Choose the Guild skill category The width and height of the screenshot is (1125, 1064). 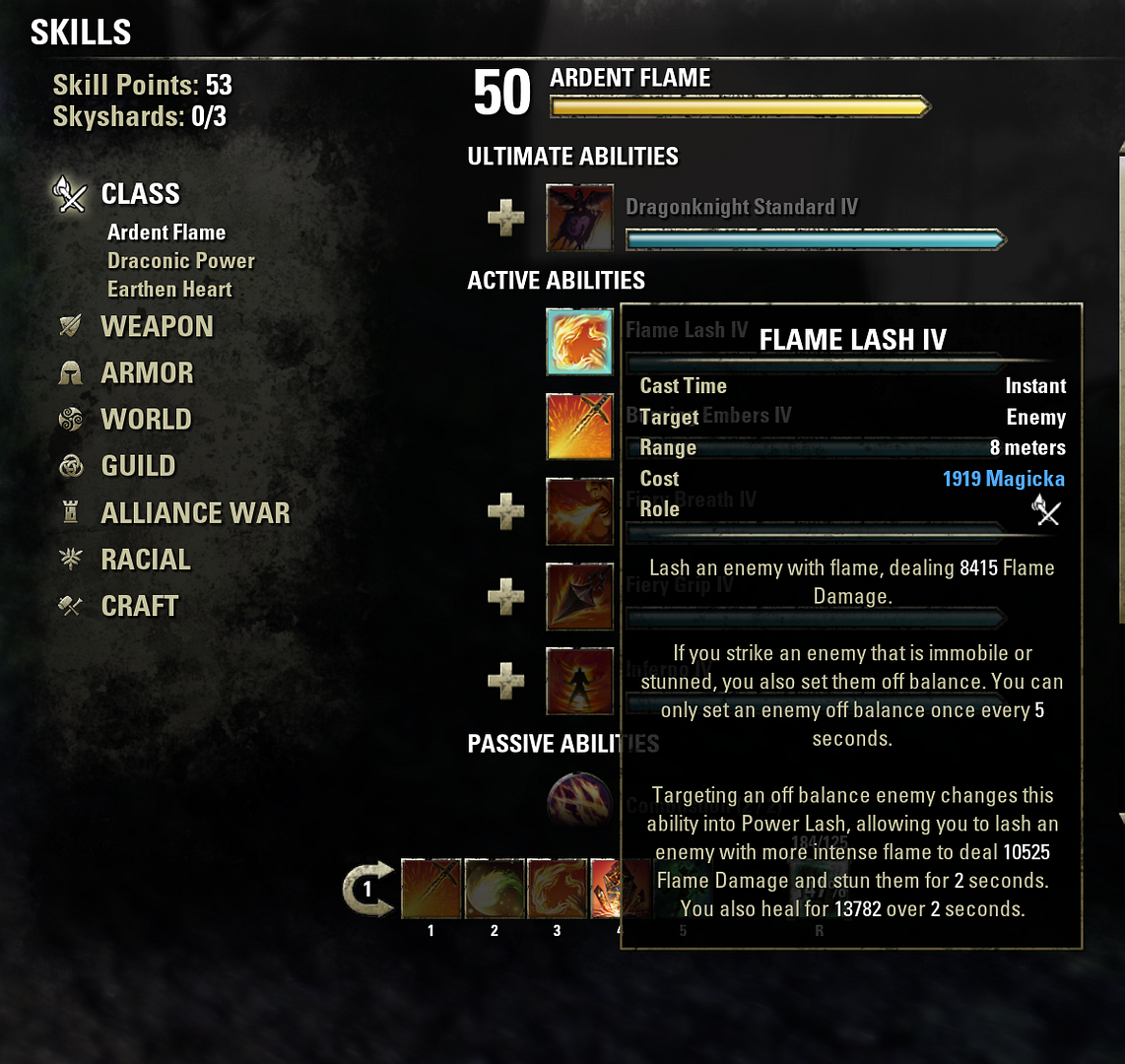(138, 466)
